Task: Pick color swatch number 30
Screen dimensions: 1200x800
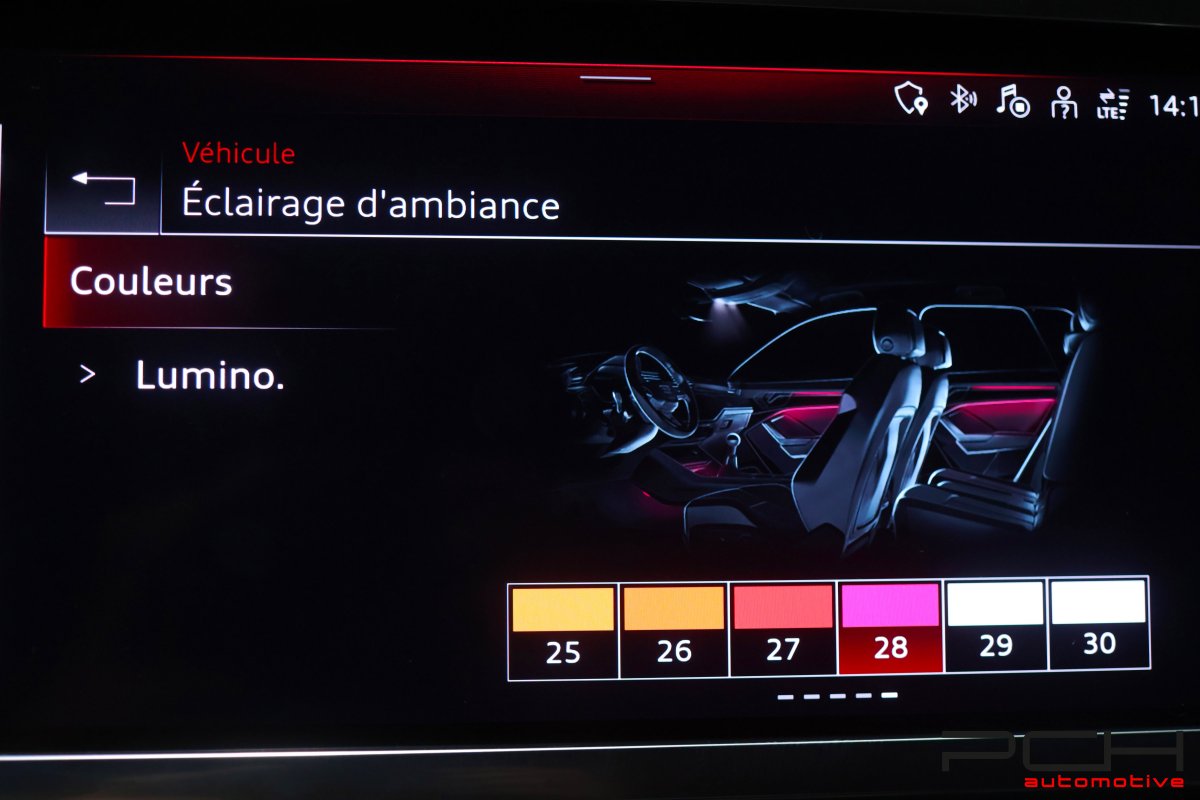Action: coord(1099,625)
